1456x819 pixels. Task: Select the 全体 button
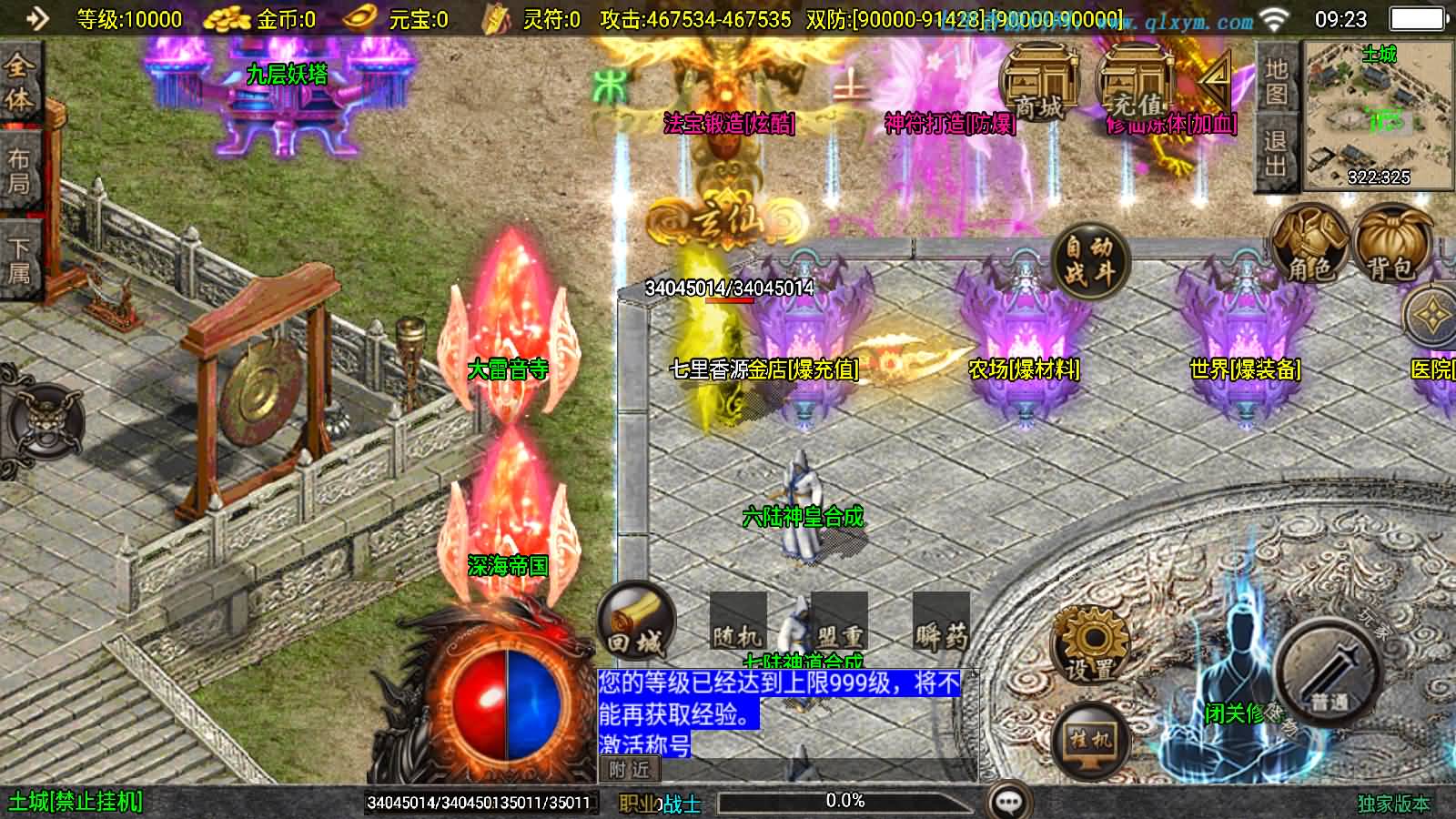(x=19, y=82)
